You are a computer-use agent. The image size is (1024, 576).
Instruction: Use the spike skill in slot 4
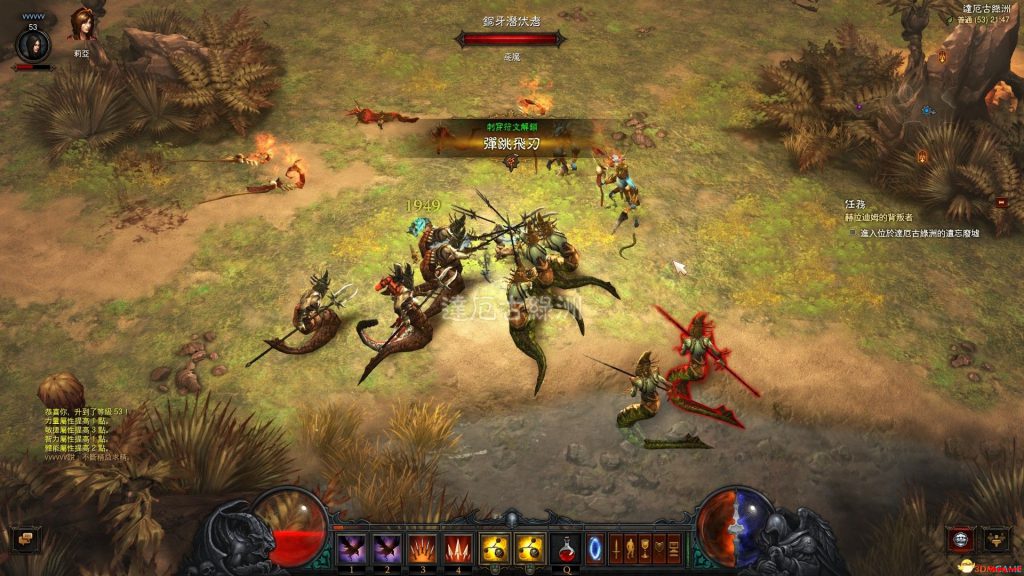pos(456,547)
